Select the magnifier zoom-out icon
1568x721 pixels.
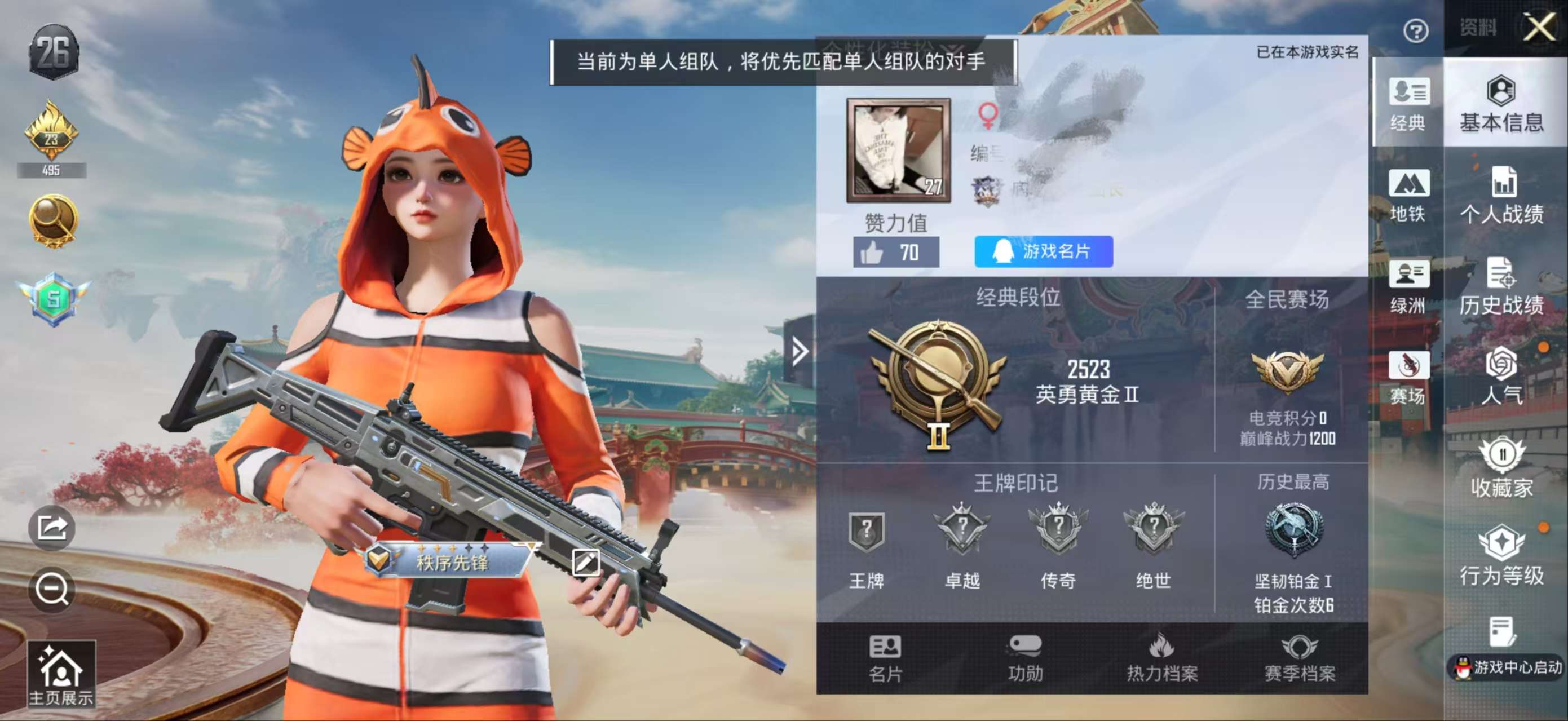(x=54, y=589)
